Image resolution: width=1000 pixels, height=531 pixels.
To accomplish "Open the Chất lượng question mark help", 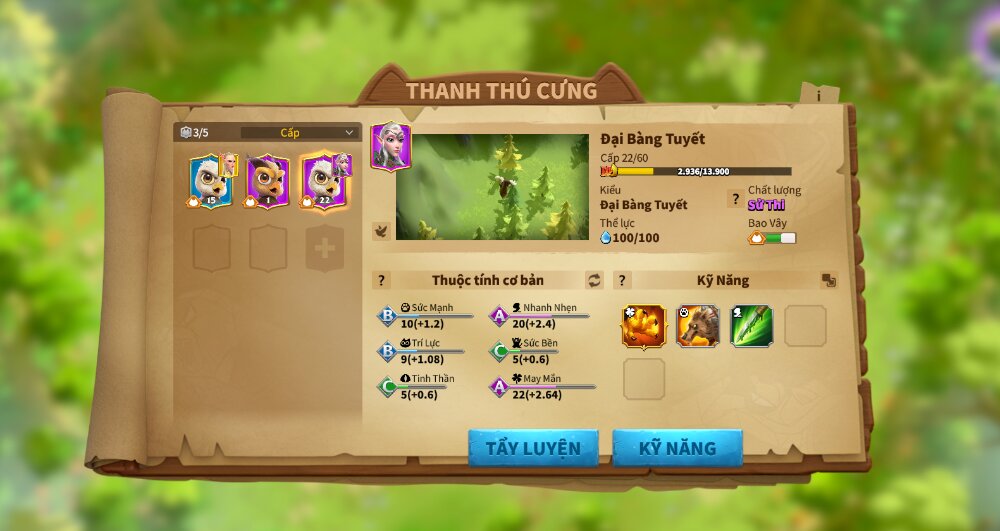I will [x=735, y=198].
